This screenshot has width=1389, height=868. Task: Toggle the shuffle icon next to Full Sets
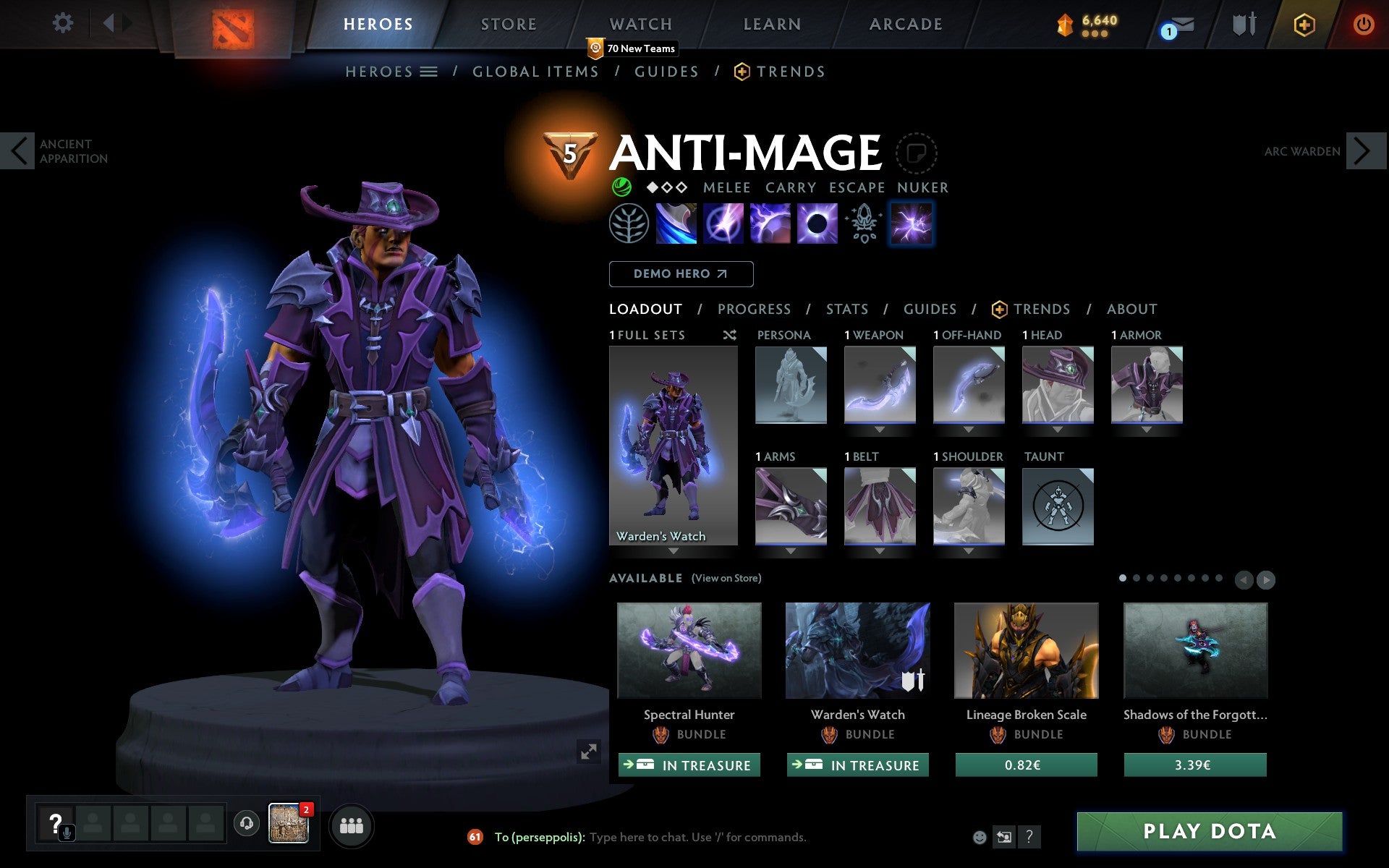(x=729, y=335)
